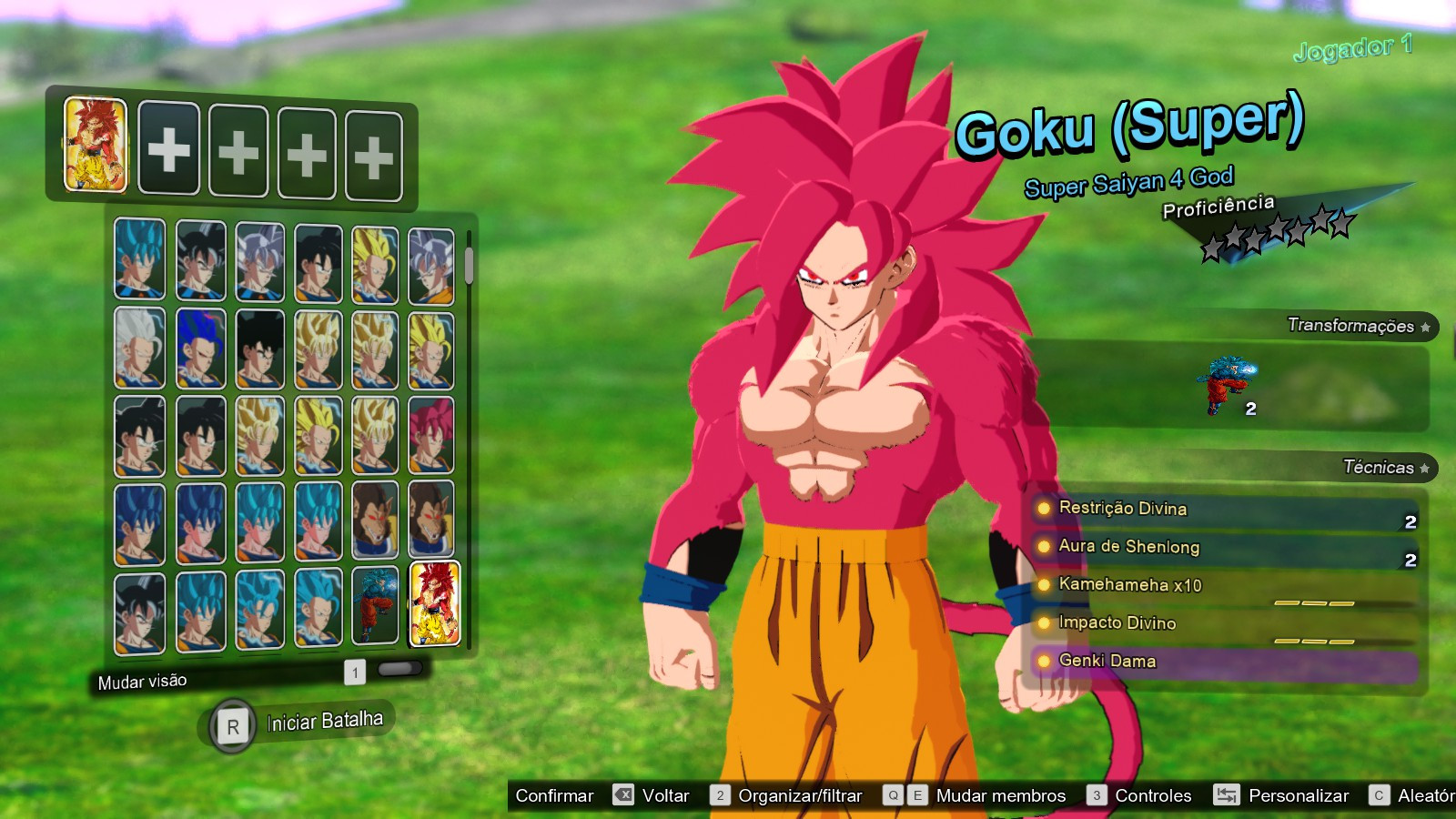The image size is (1456, 819).
Task: Click the character grid scrollbar
Action: [x=469, y=264]
